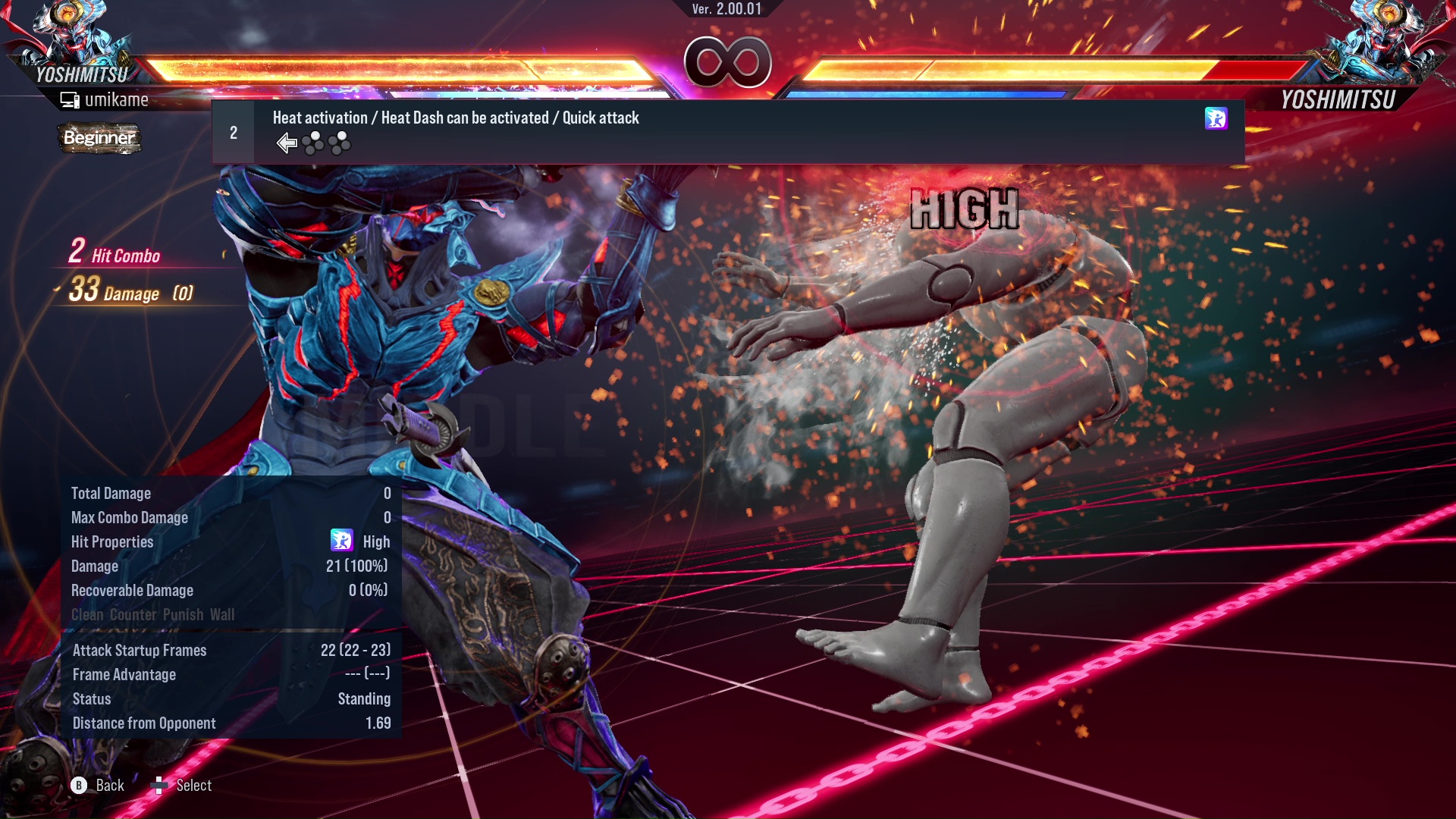
Task: Toggle the Wall indicator
Action: [x=222, y=615]
